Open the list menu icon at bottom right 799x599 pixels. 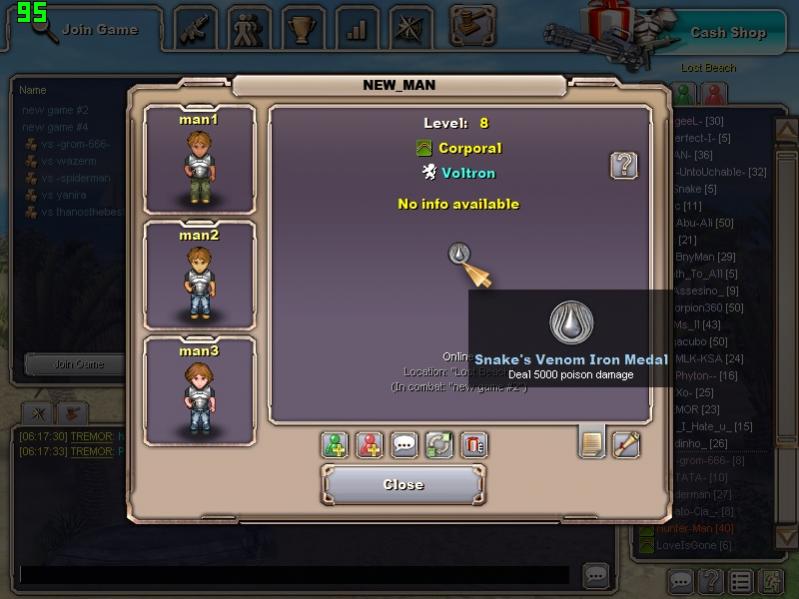click(x=741, y=580)
